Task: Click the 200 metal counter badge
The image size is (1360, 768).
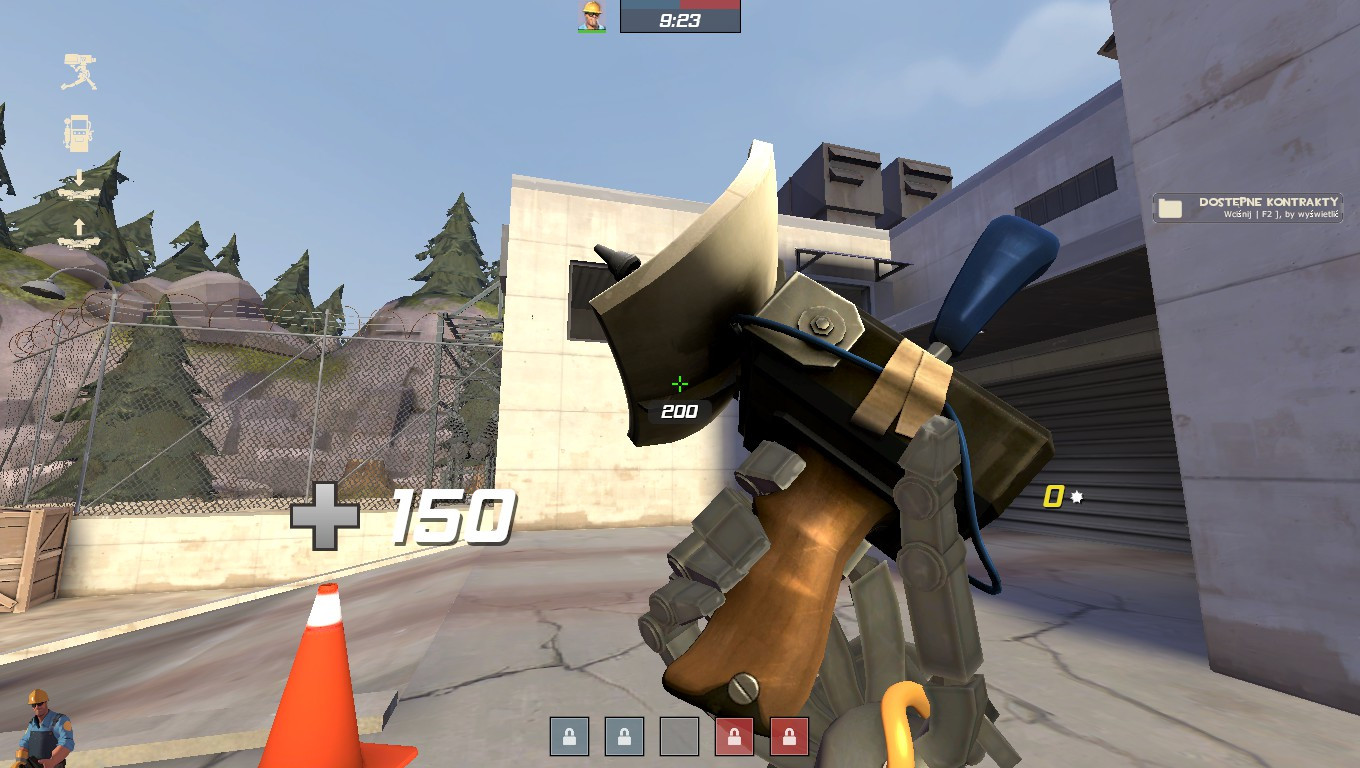Action: [x=678, y=410]
